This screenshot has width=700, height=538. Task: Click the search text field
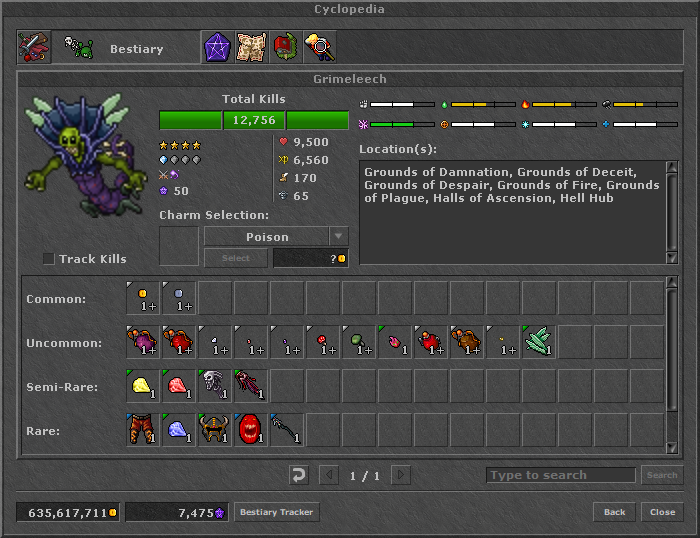(560, 475)
